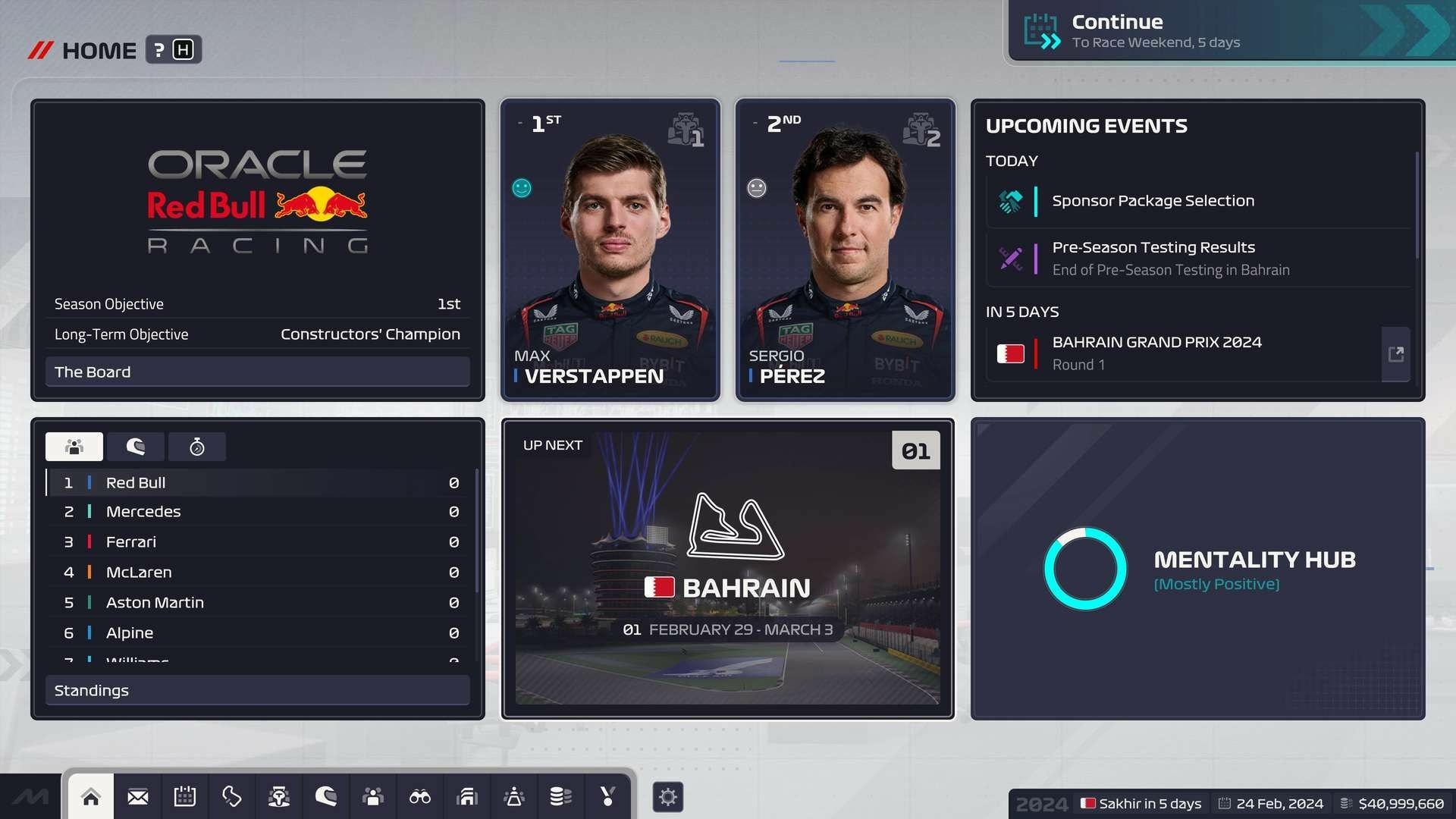Open the game Settings gear
The image size is (1456, 819).
(x=668, y=796)
